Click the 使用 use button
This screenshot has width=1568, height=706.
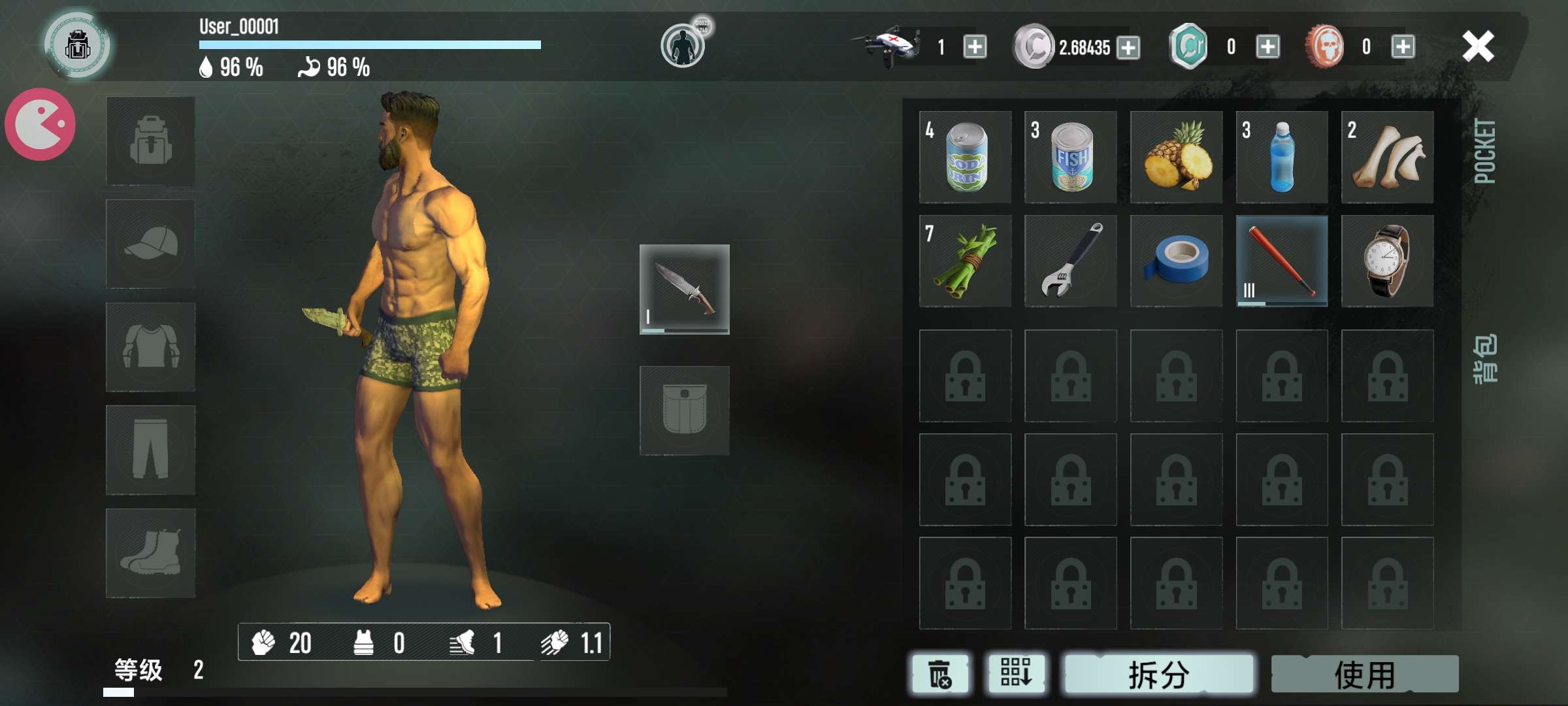(1365, 674)
